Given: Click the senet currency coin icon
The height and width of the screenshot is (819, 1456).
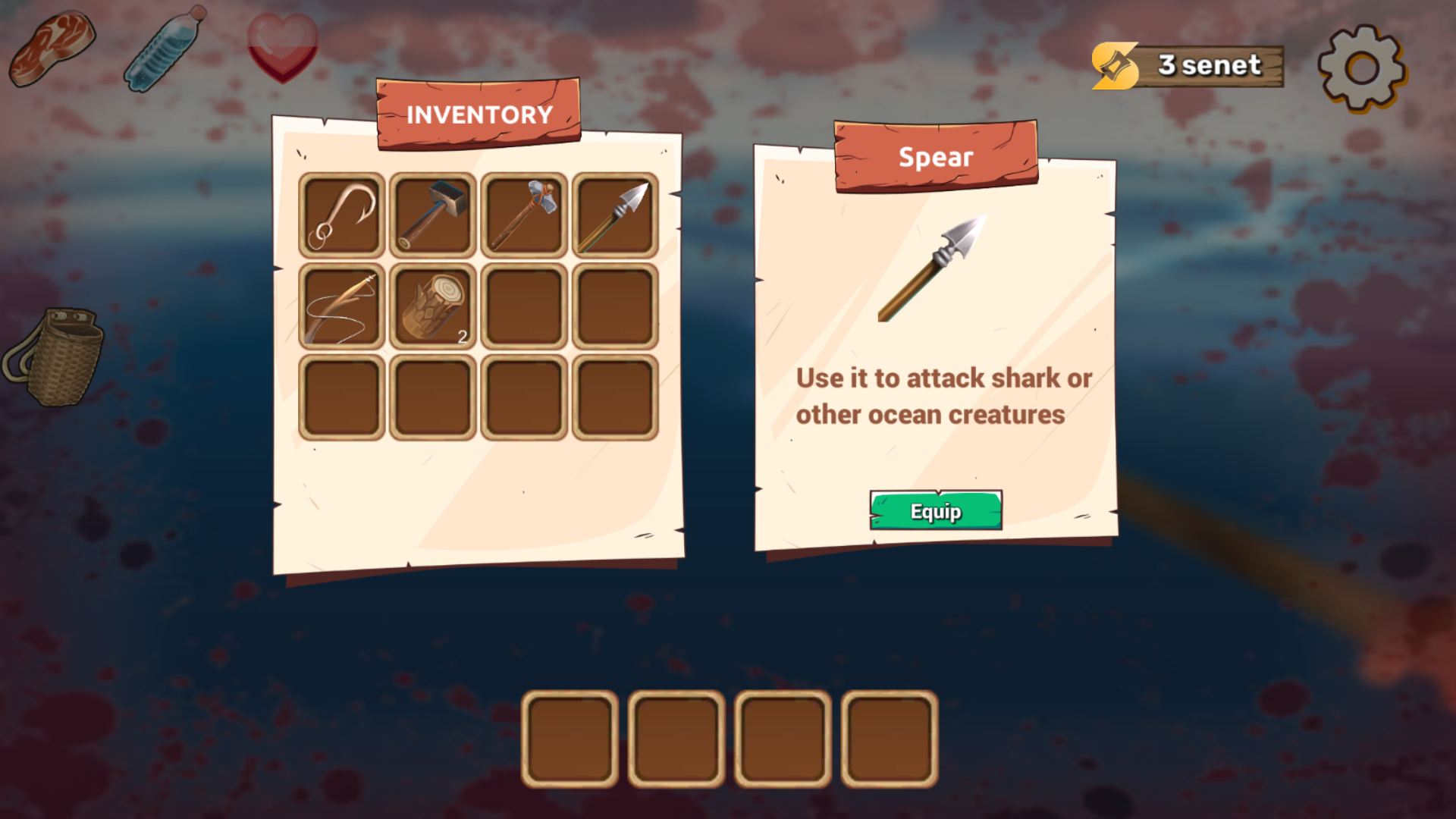Looking at the screenshot, I should 1113,65.
